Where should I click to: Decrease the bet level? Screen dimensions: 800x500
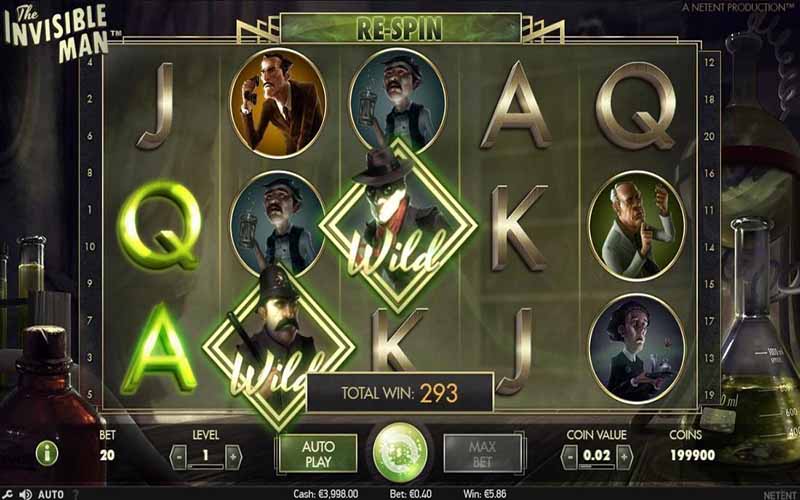point(179,457)
